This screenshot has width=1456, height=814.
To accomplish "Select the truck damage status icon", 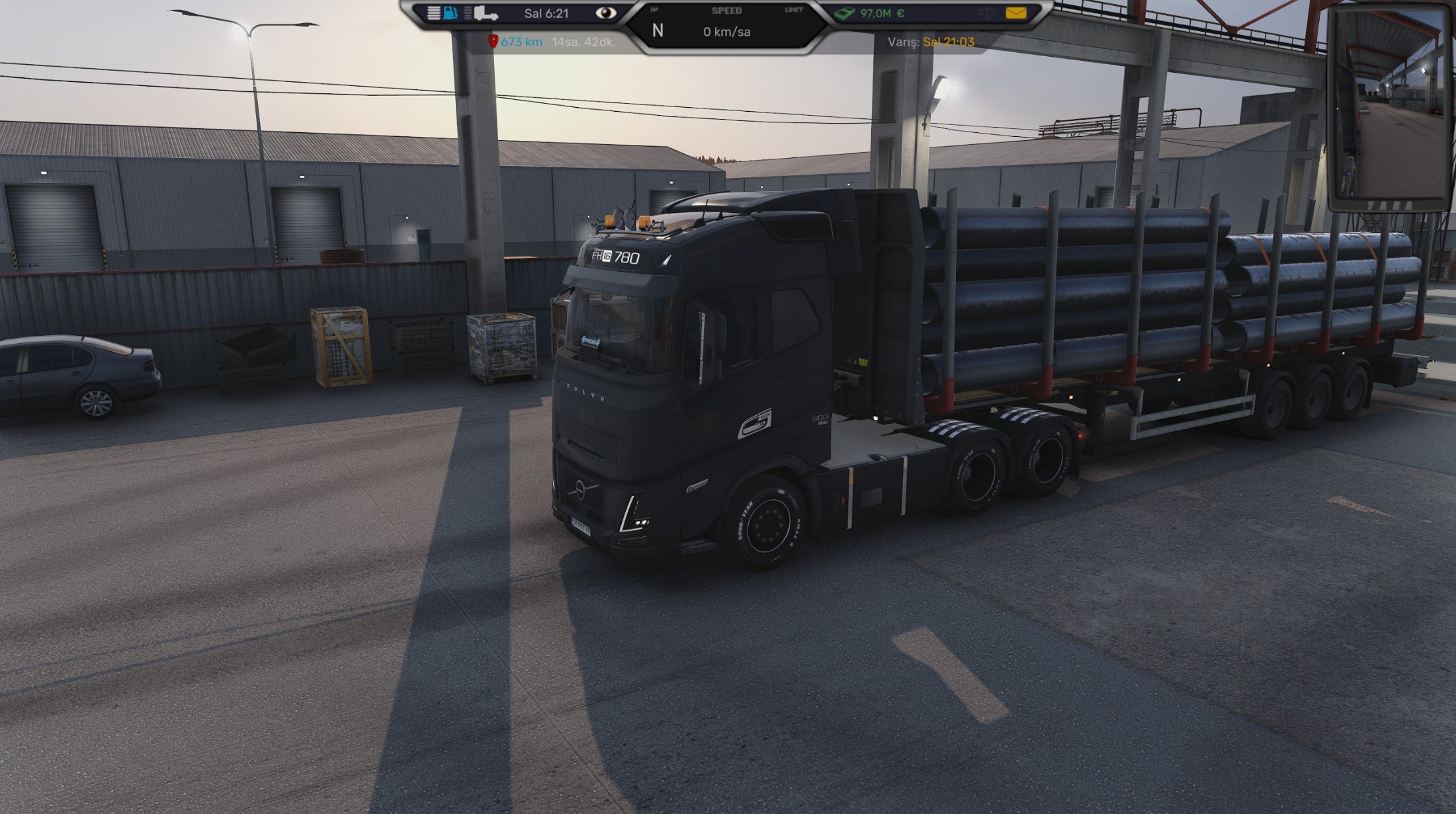I will [x=486, y=13].
